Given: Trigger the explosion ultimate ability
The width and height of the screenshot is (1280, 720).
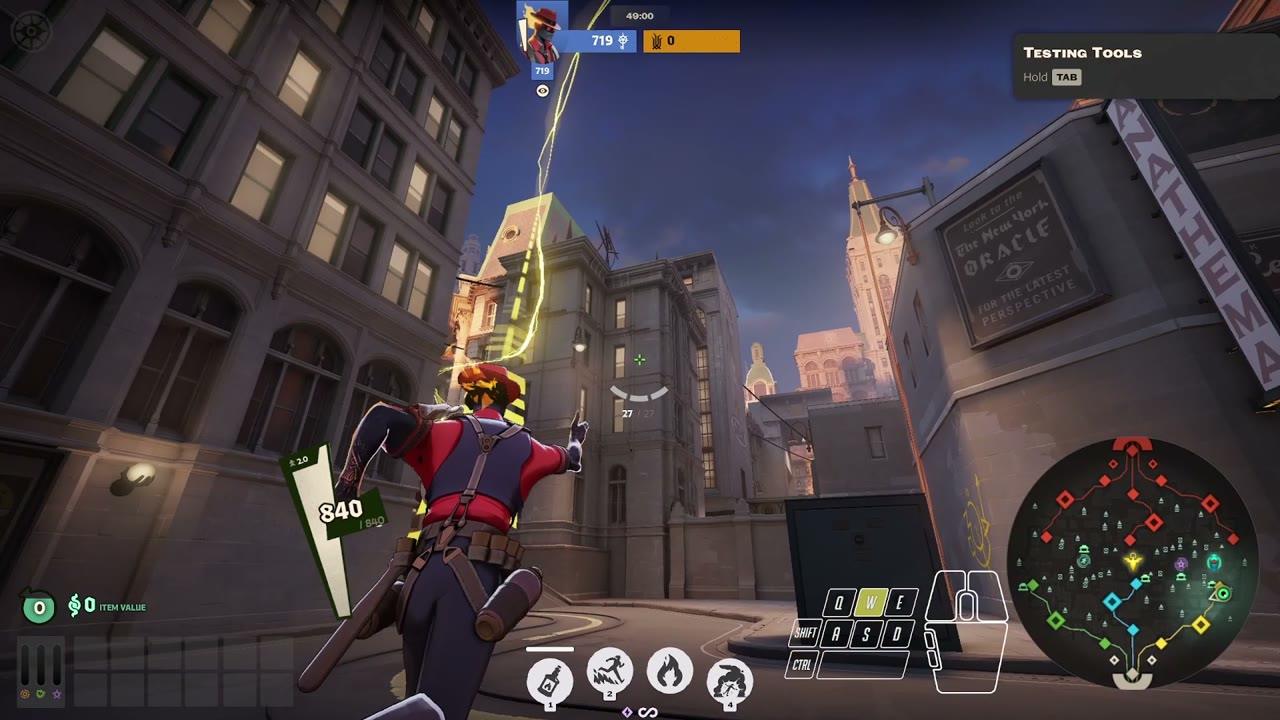Looking at the screenshot, I should tap(730, 680).
